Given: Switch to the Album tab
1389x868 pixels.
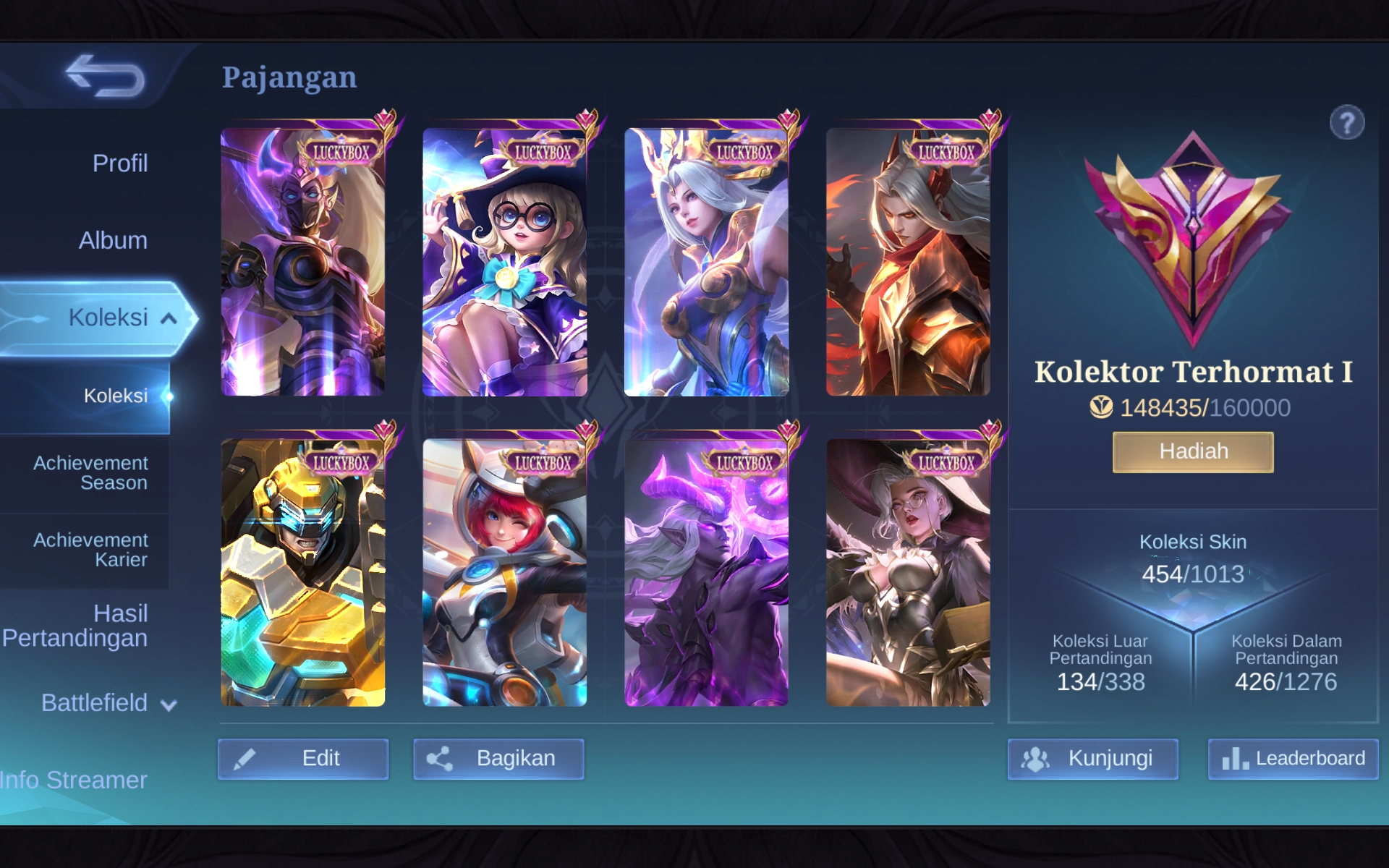Looking at the screenshot, I should (113, 240).
